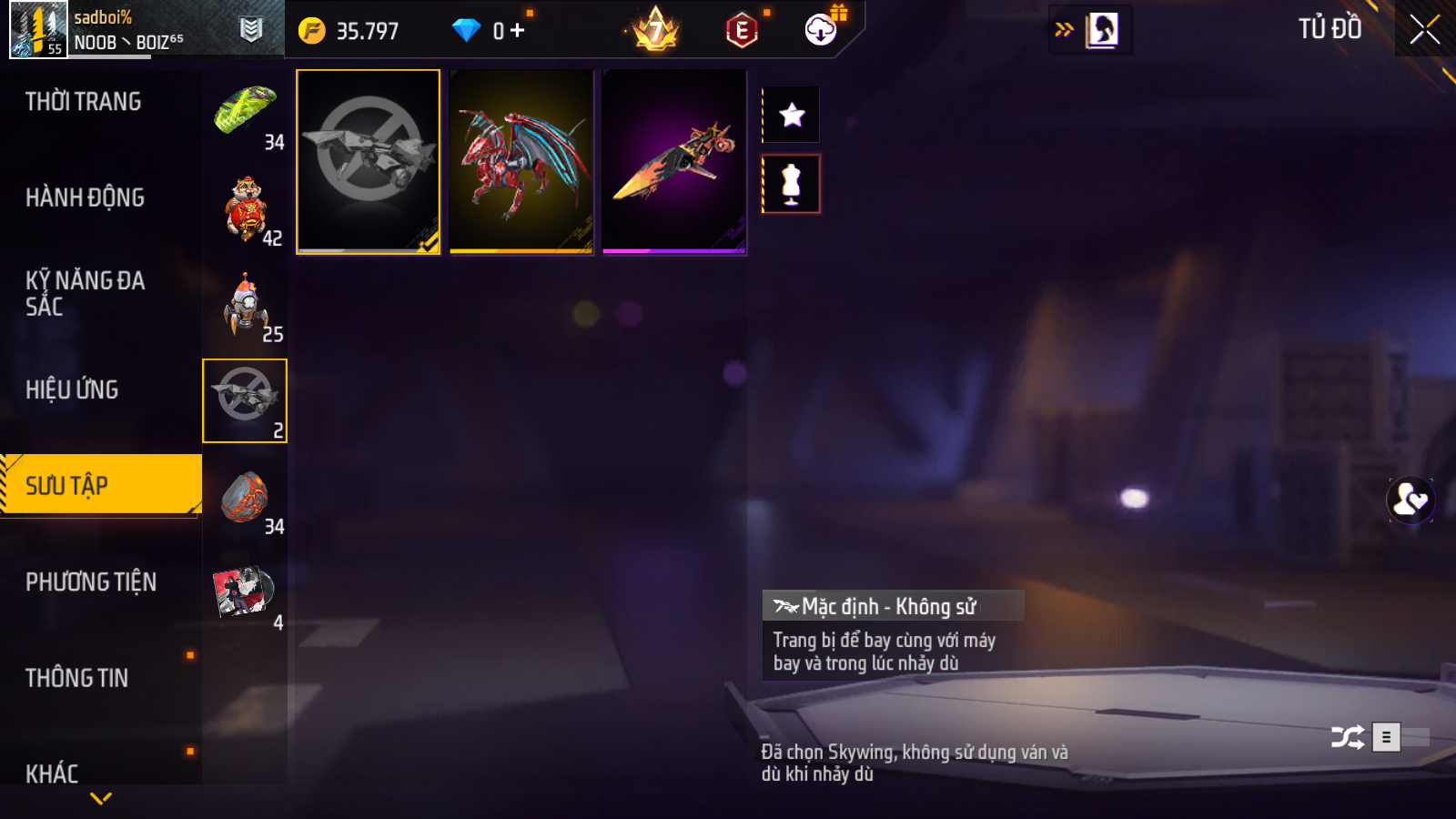The width and height of the screenshot is (1456, 819).
Task: Equip the red dragon Skywing
Action: click(x=521, y=162)
